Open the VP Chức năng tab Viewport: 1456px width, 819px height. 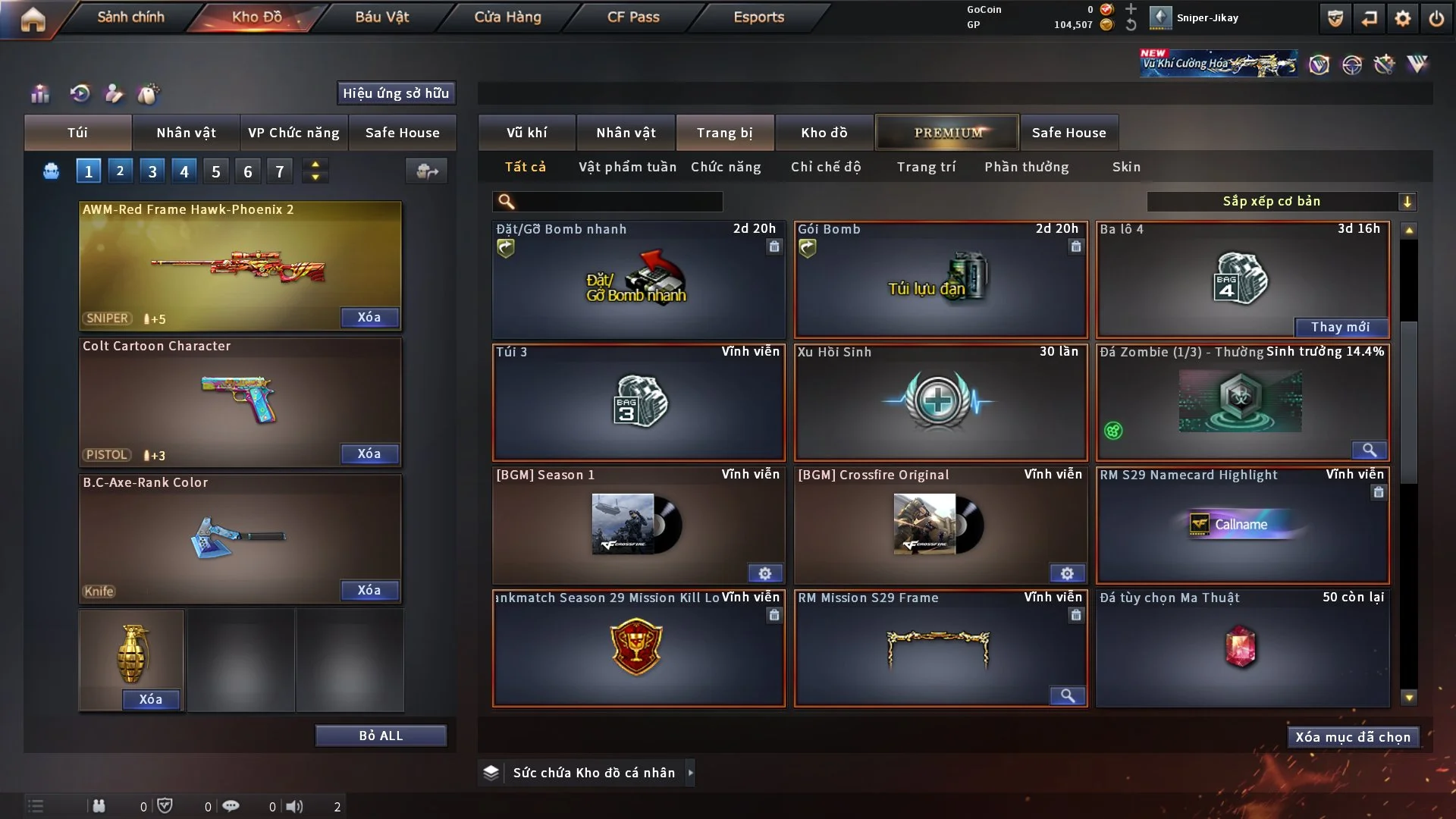point(293,133)
